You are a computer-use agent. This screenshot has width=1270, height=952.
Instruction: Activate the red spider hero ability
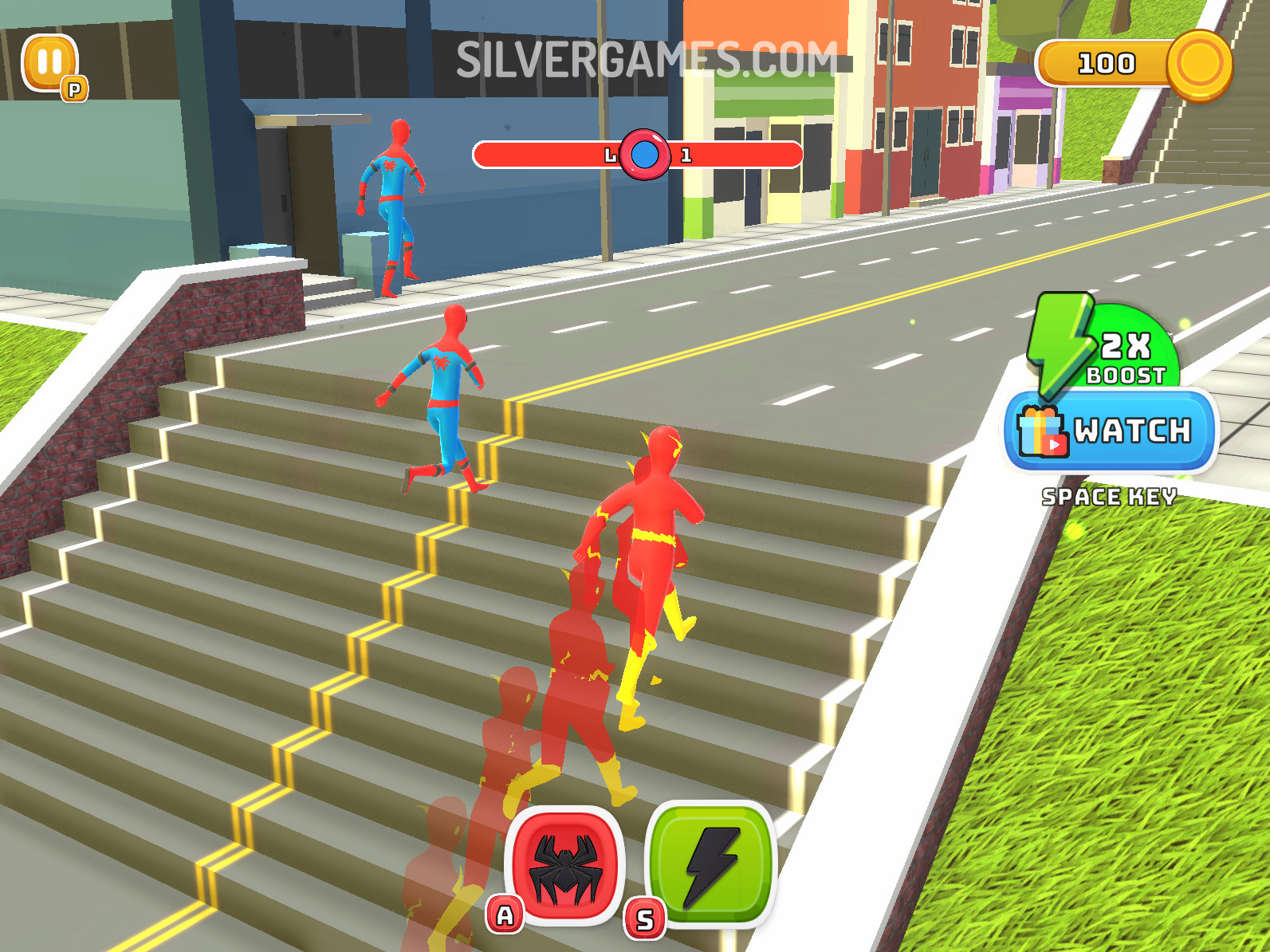[565, 864]
